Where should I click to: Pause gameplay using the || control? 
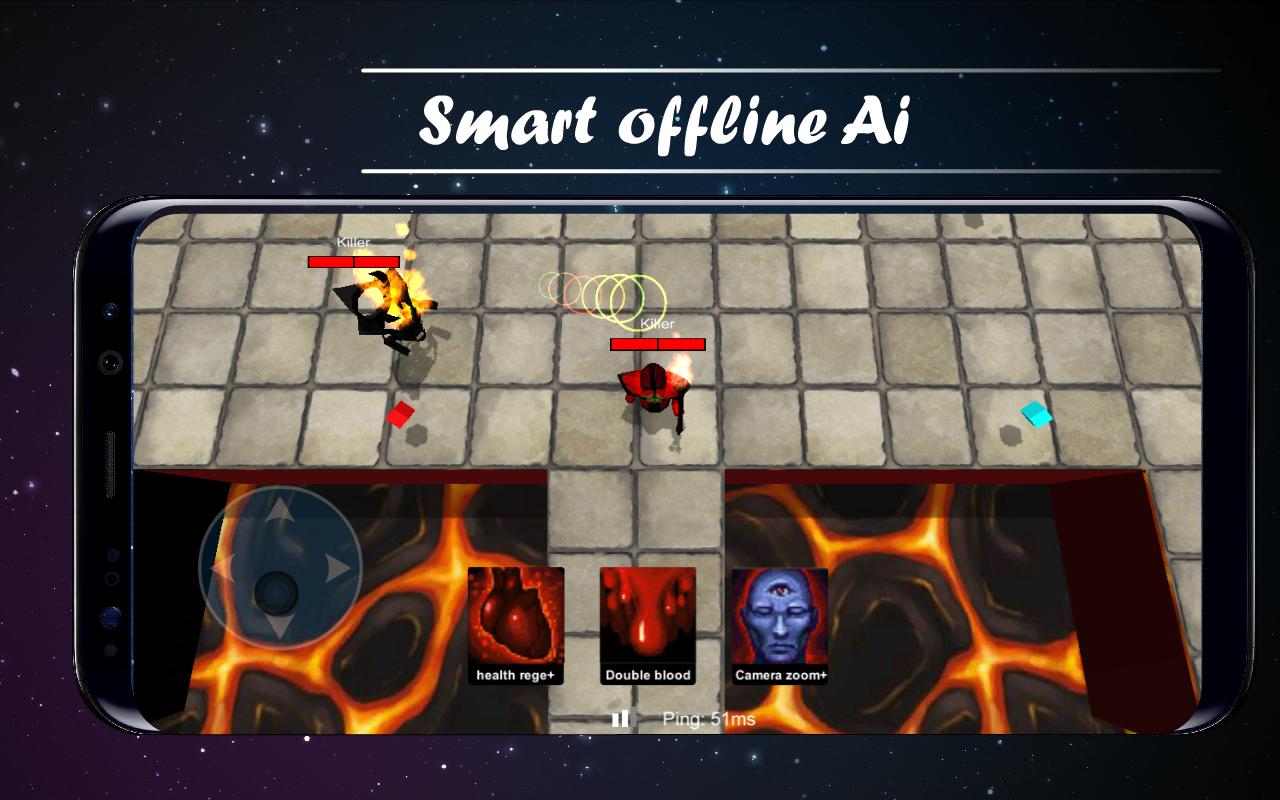click(x=619, y=716)
